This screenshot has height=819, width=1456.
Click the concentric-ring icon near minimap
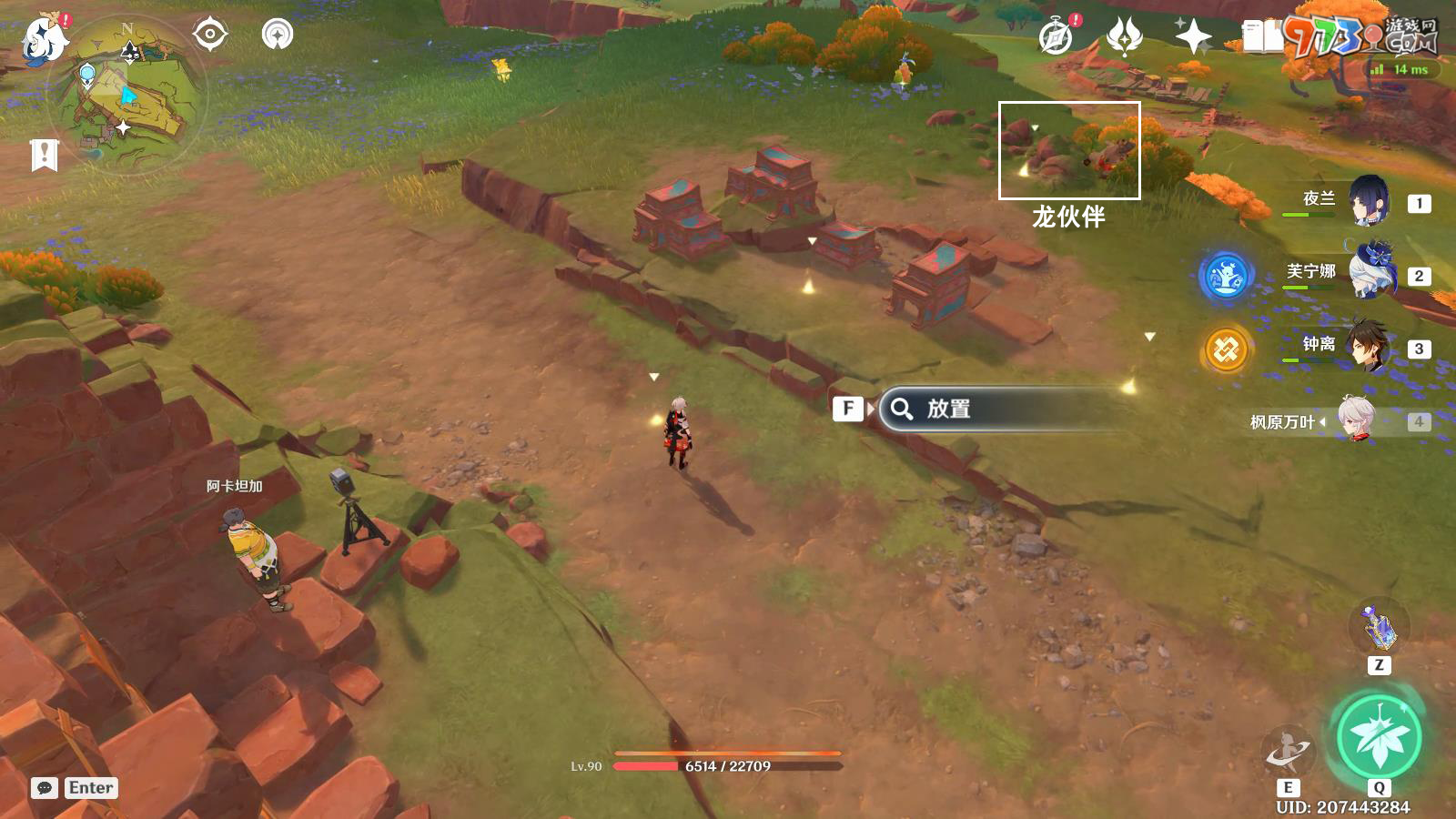pos(278,35)
